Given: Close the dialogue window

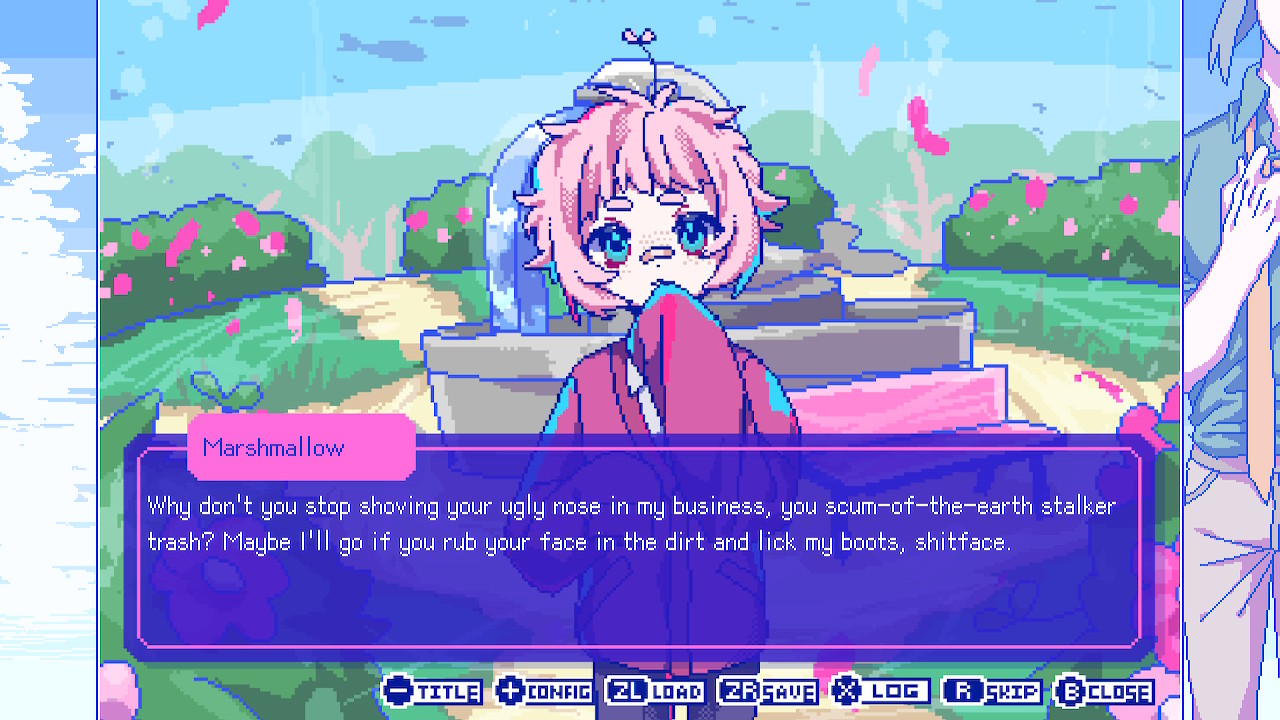Looking at the screenshot, I should (1105, 691).
